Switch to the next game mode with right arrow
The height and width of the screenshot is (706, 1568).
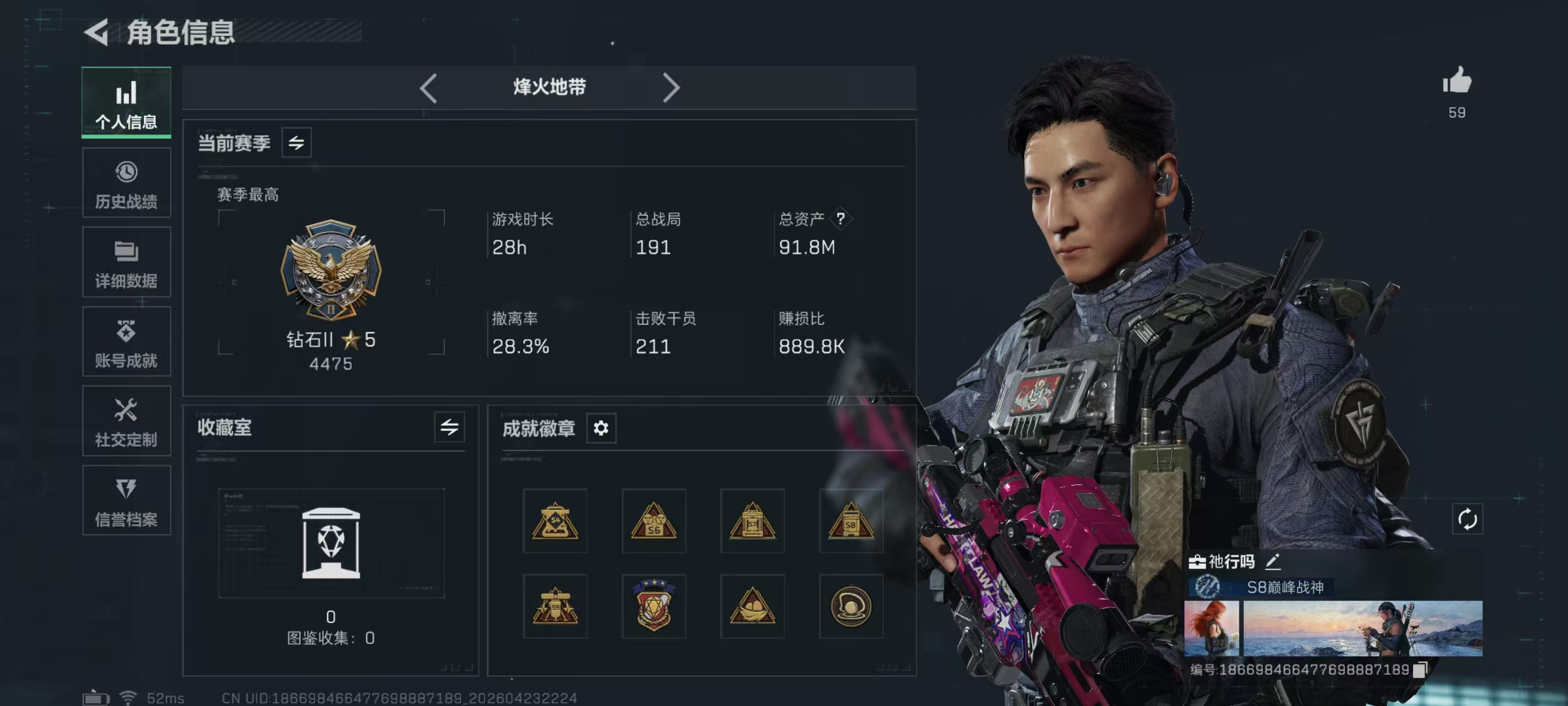(x=670, y=88)
